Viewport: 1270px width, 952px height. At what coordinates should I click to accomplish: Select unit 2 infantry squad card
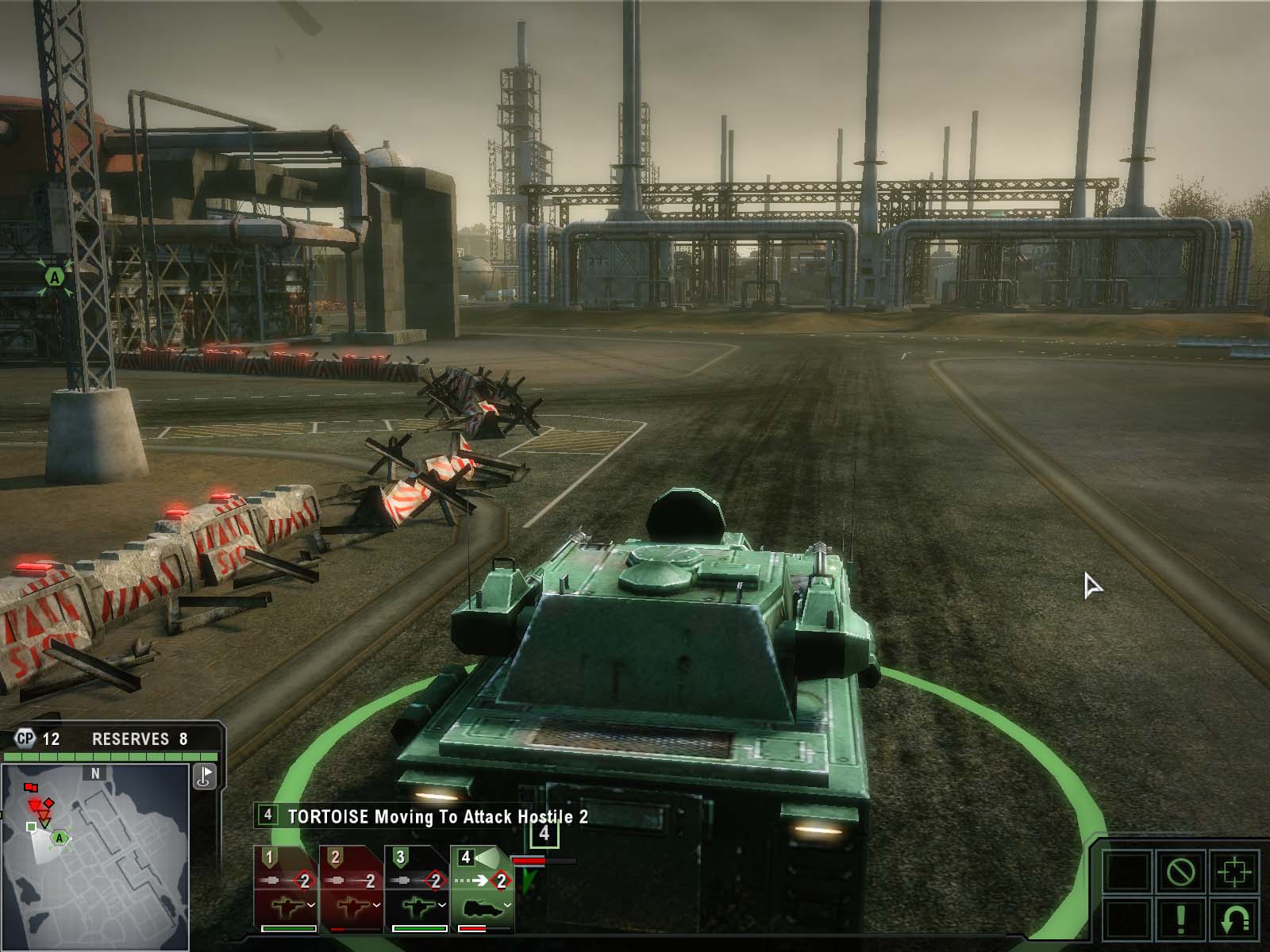click(x=351, y=887)
